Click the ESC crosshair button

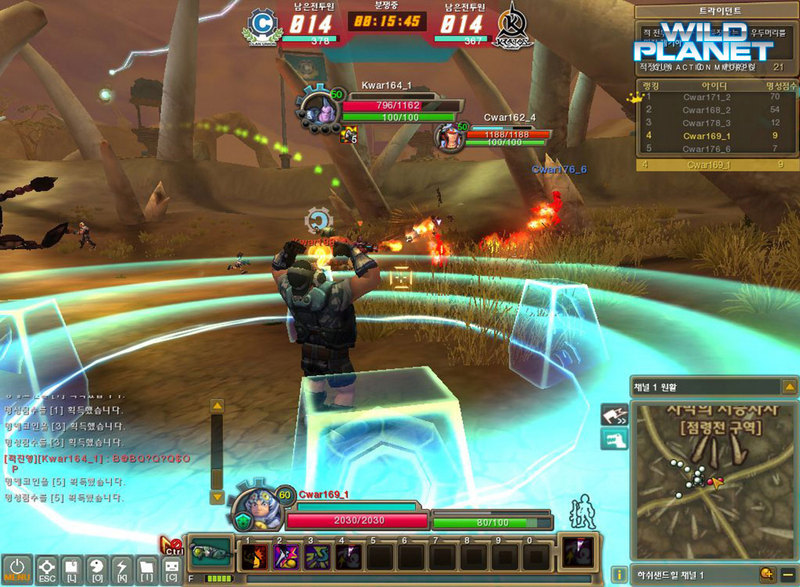point(45,568)
